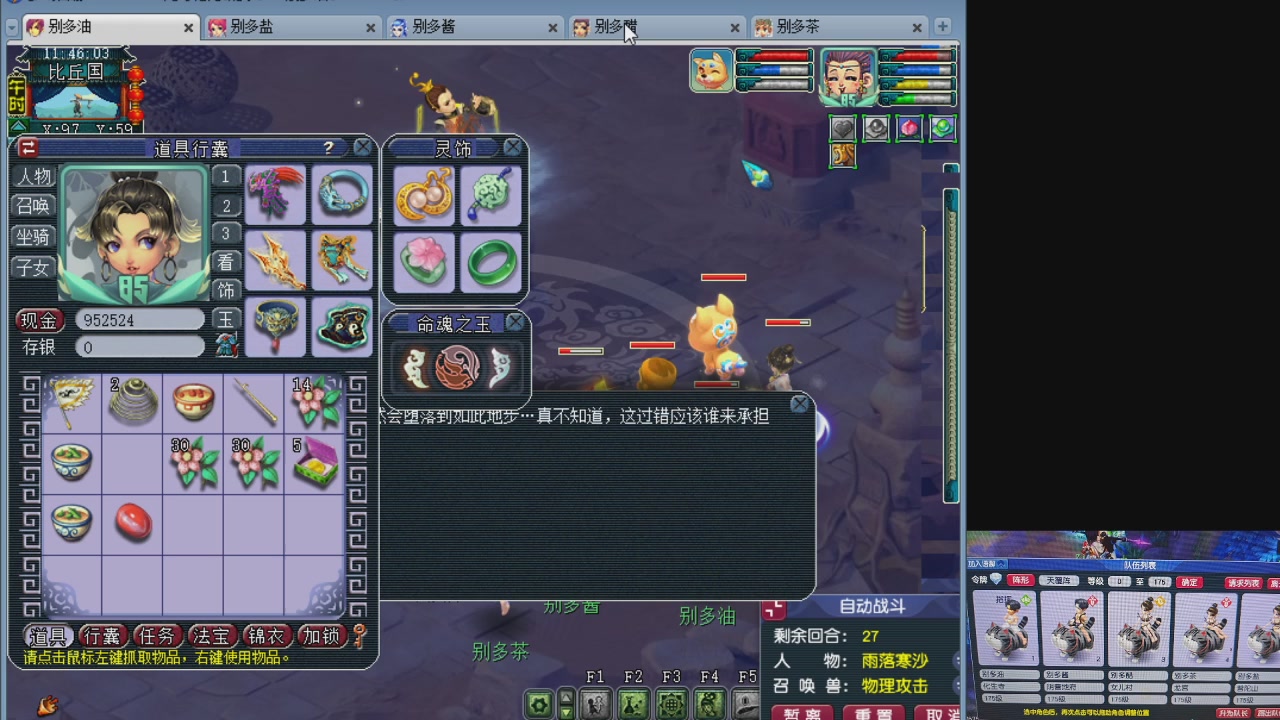Open the gear settings icon in the bottom bar
The height and width of the screenshot is (720, 1280).
[539, 705]
